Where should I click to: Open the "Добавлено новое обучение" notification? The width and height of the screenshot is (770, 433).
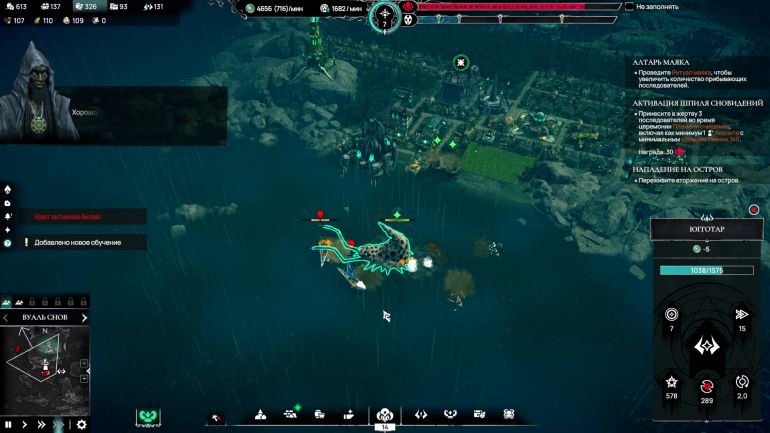pyautogui.click(x=78, y=242)
